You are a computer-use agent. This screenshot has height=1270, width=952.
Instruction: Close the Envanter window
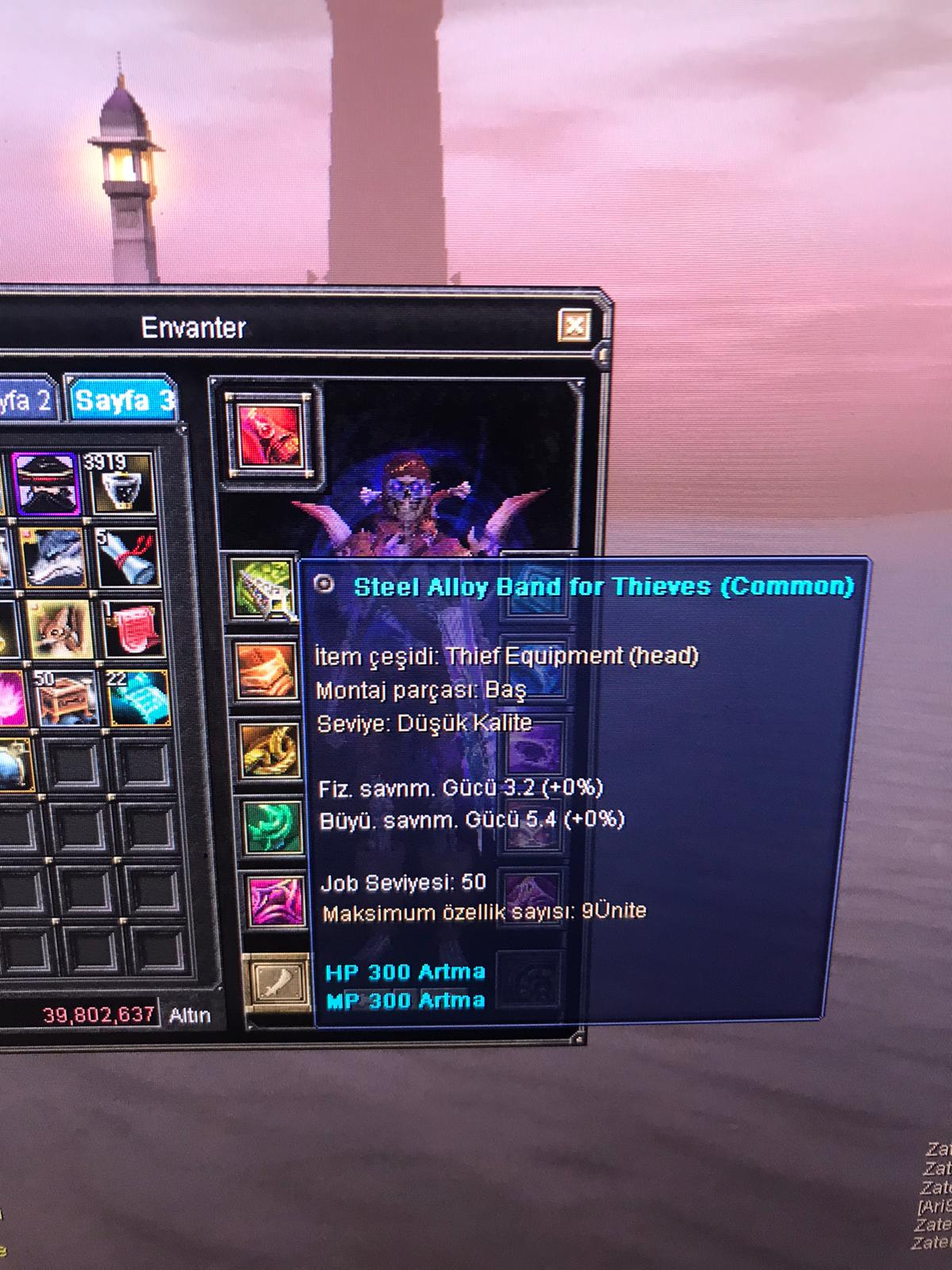point(574,325)
